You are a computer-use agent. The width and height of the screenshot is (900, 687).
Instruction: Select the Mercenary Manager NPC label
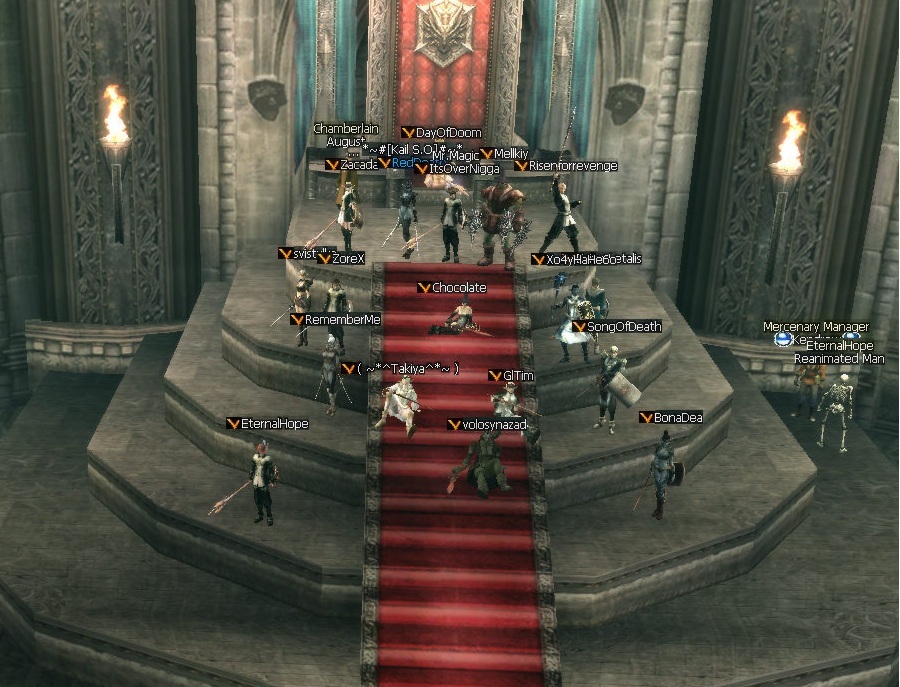(815, 327)
